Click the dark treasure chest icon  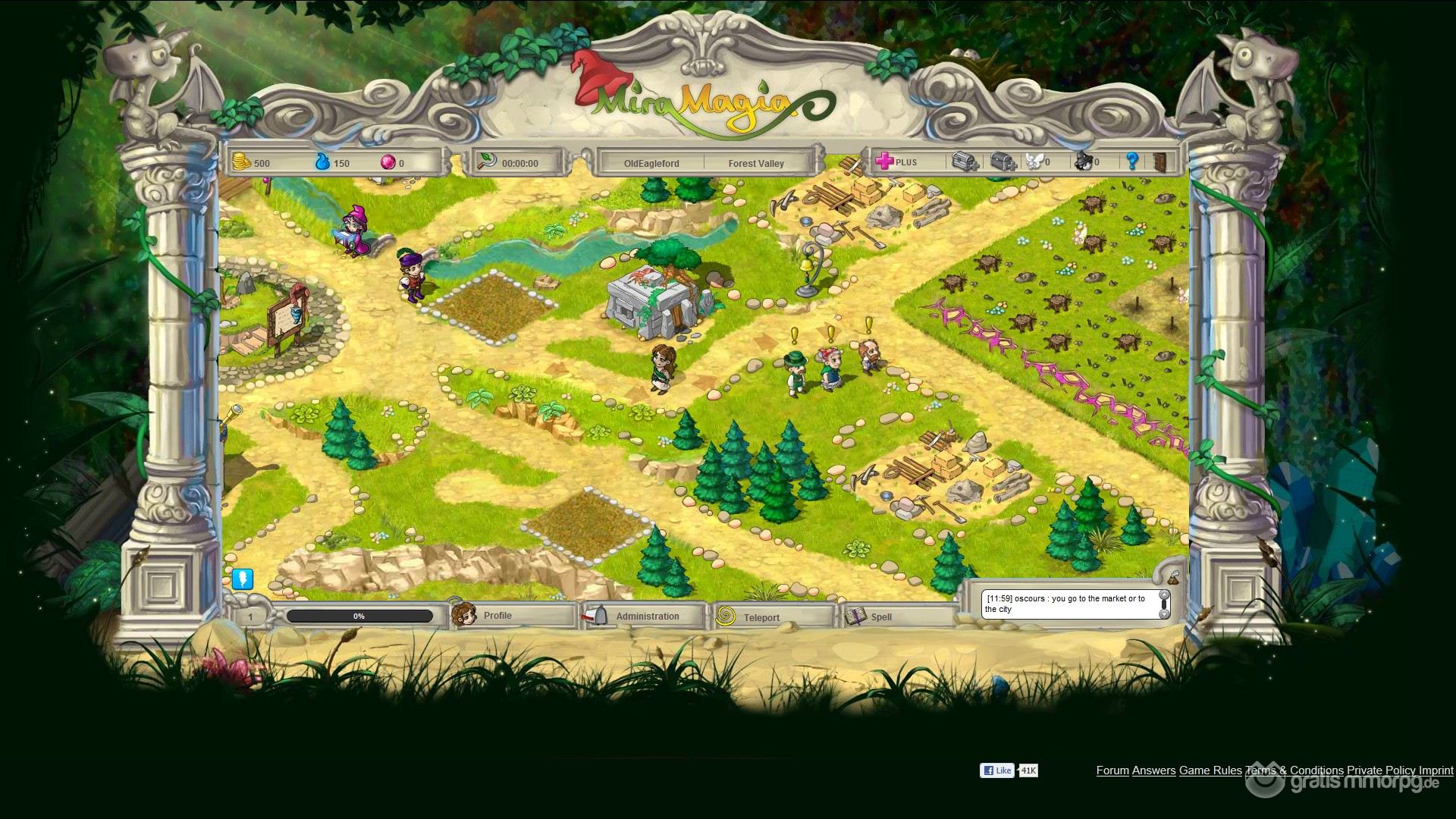1003,162
